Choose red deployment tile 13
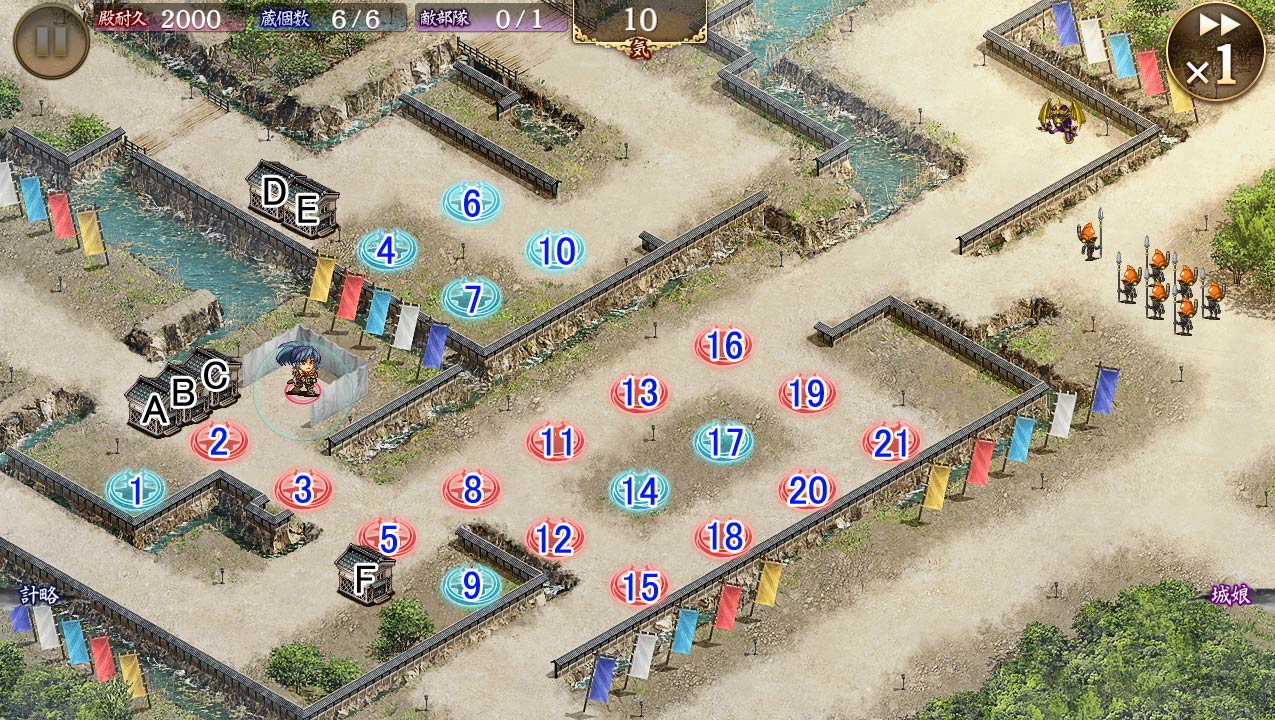 (x=639, y=393)
